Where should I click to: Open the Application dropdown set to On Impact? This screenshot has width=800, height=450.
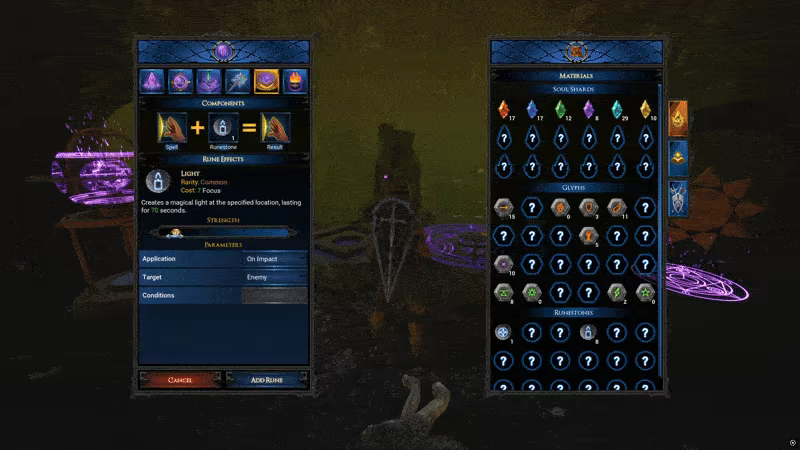(275, 258)
